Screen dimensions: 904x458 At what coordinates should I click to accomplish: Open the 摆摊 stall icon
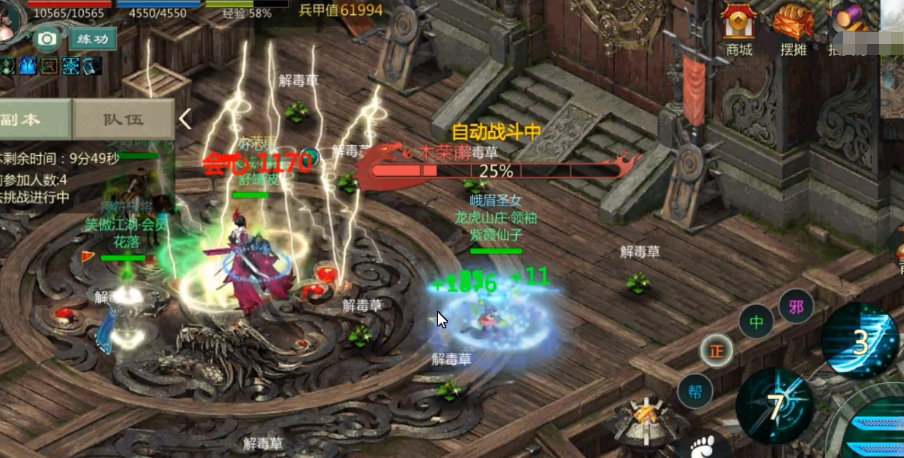794,28
